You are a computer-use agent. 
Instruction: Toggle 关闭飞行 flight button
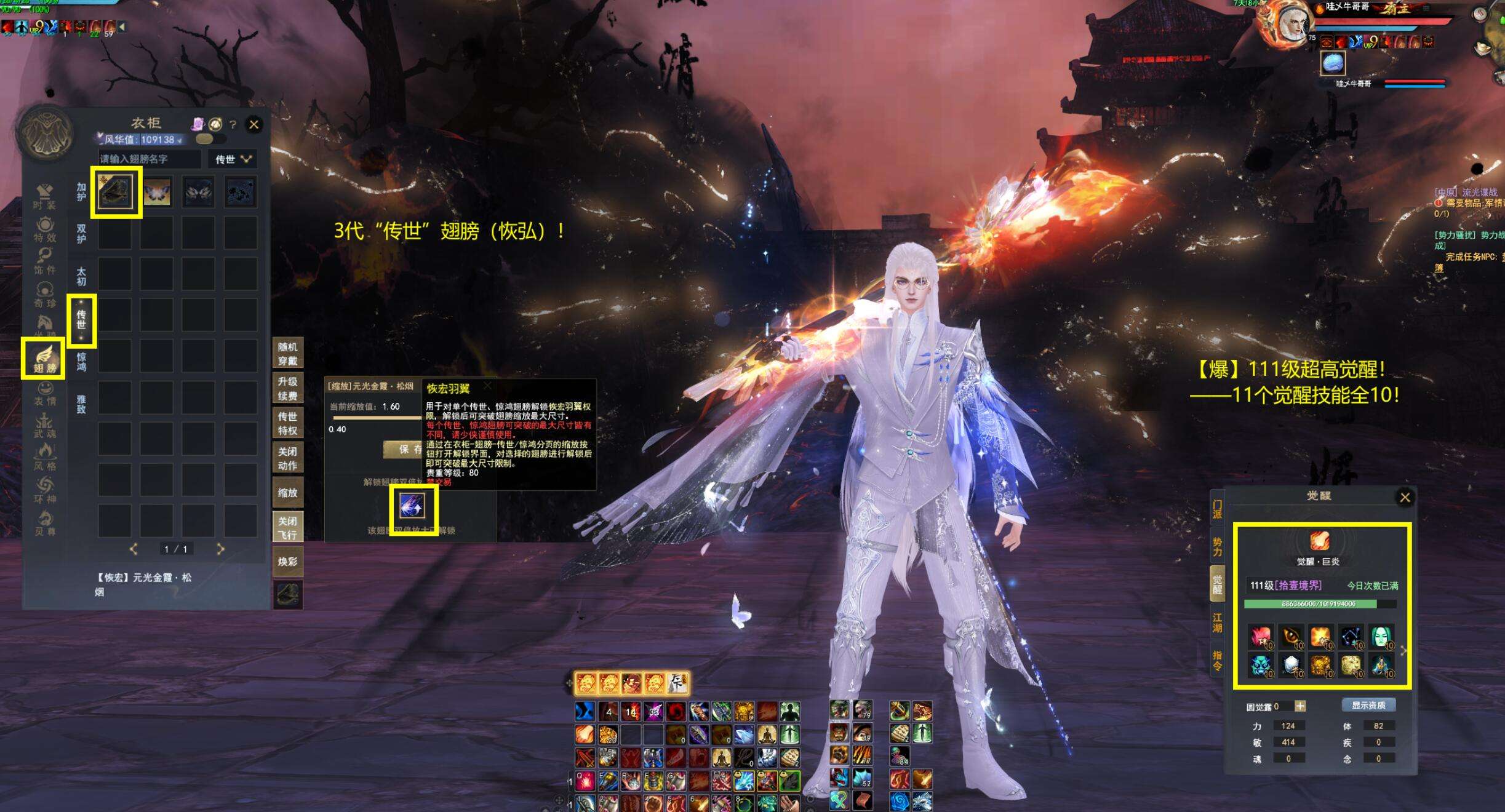(287, 527)
